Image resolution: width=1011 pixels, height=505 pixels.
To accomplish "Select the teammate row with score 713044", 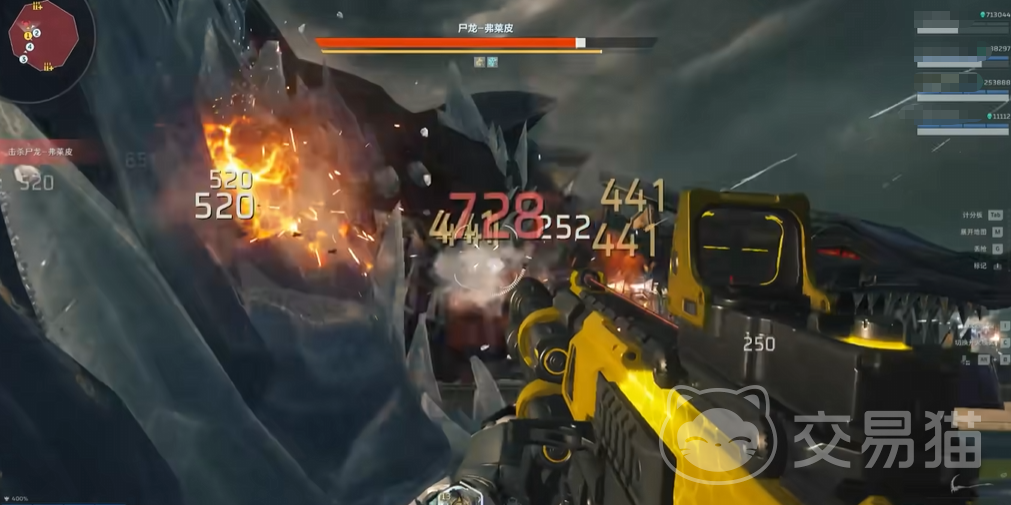I will coord(962,22).
